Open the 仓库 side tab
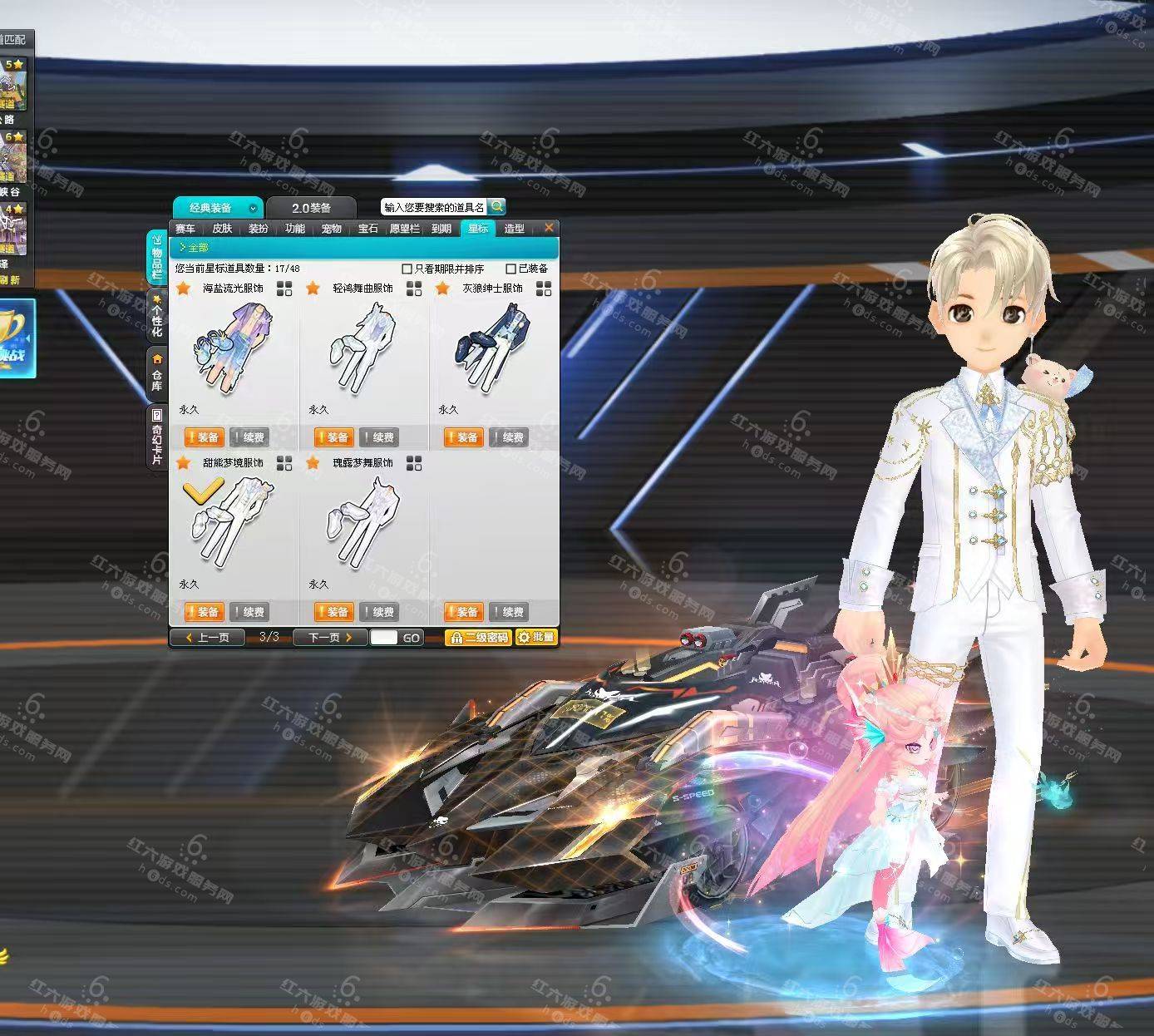 [157, 372]
